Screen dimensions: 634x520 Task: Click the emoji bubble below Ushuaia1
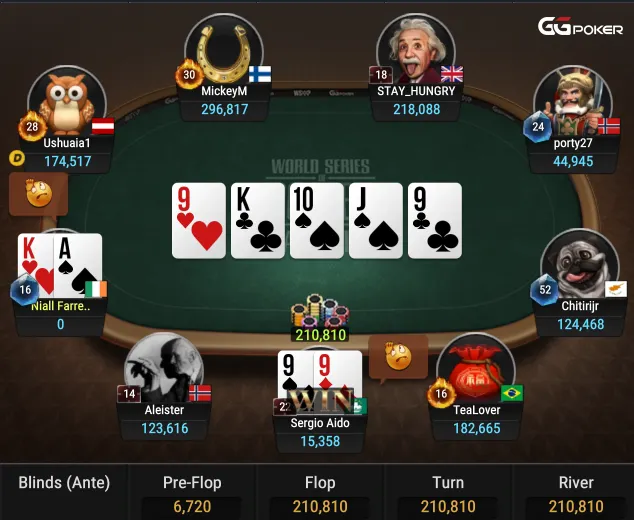38,193
